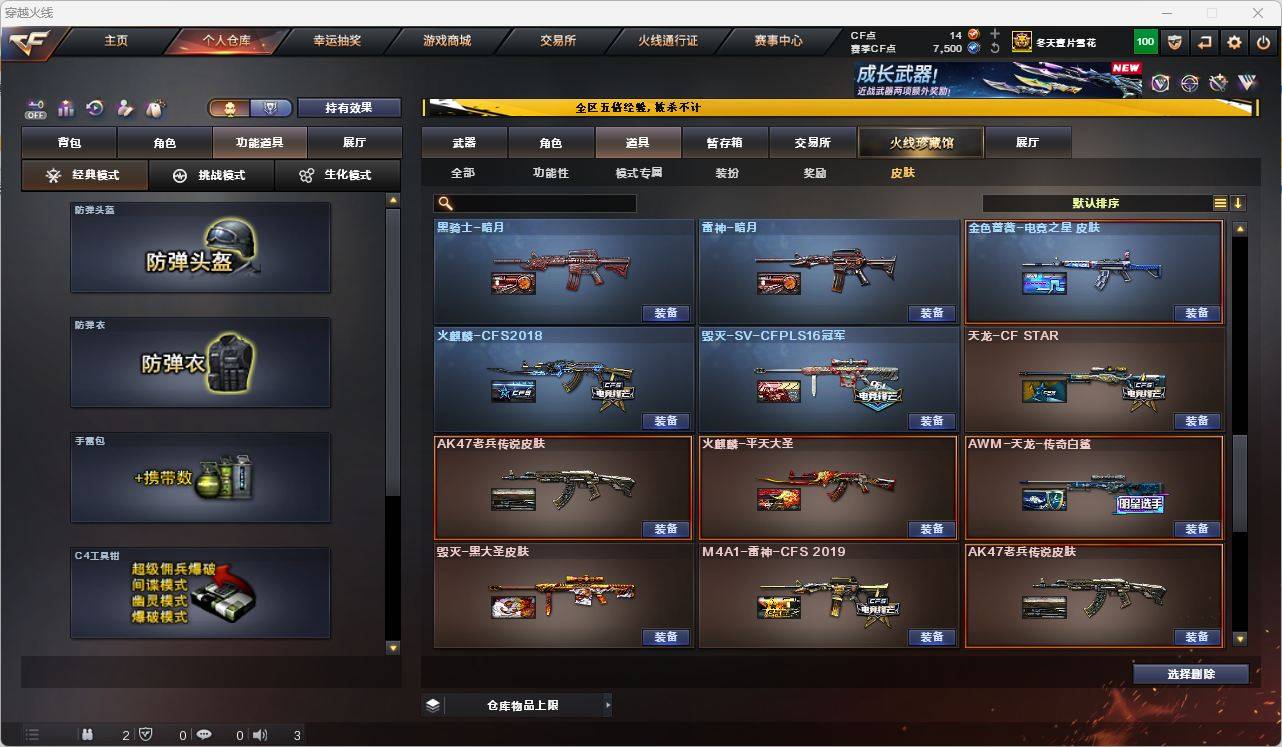Switch view toggle to the shield side
This screenshot has width=1282, height=747.
(x=272, y=107)
